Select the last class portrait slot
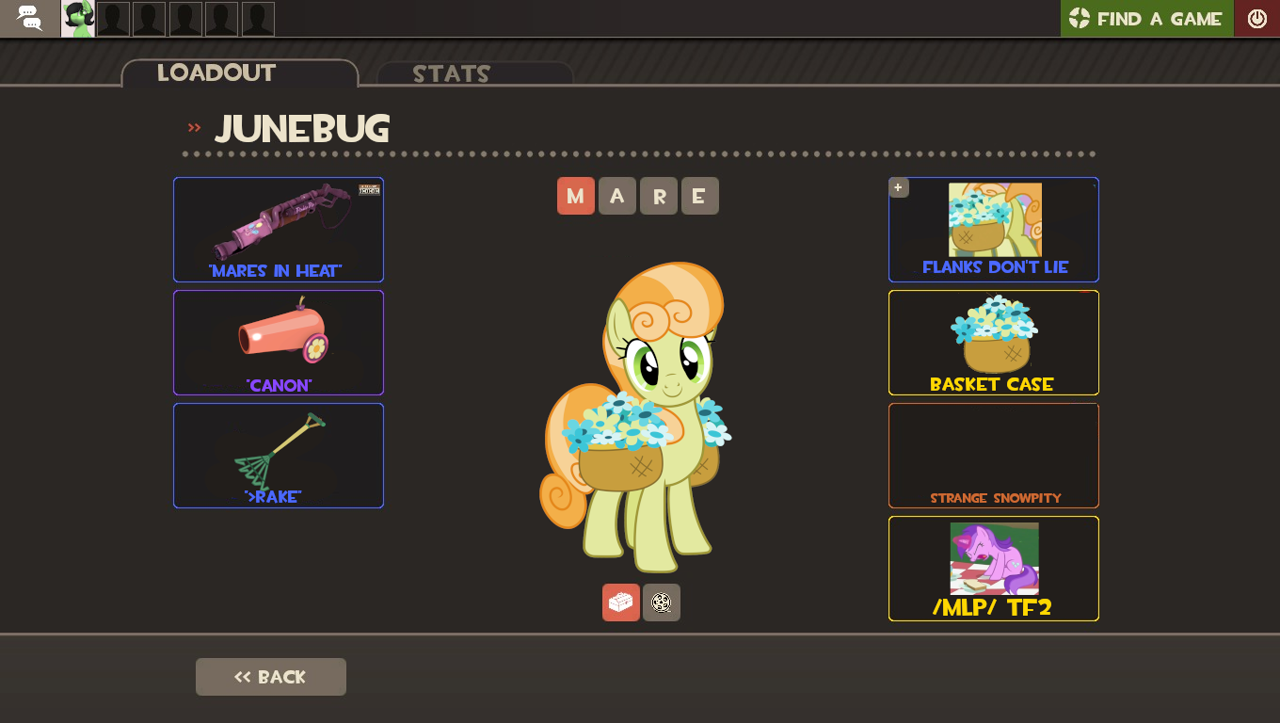This screenshot has width=1280, height=723. pyautogui.click(x=257, y=18)
